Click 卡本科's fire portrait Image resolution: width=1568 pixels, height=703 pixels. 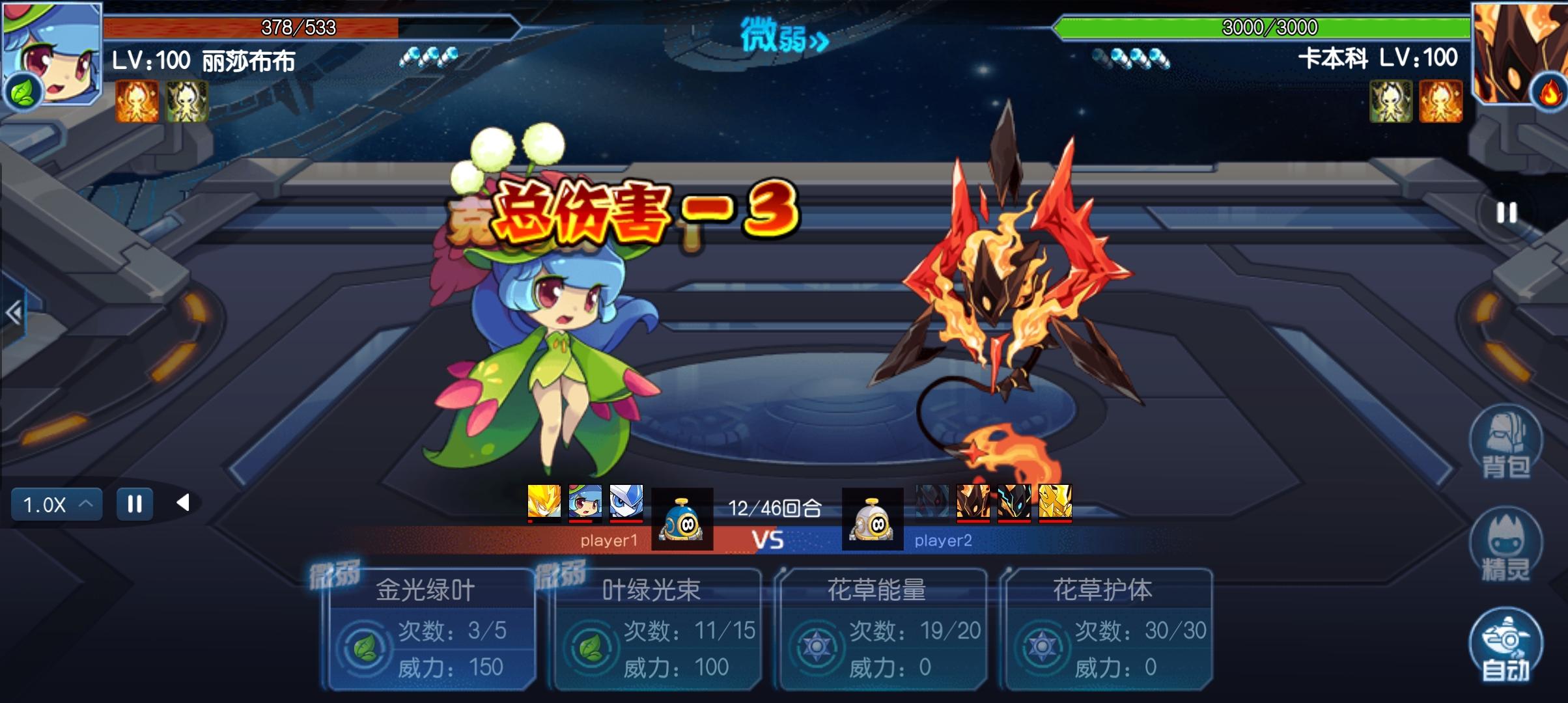pos(1519,52)
